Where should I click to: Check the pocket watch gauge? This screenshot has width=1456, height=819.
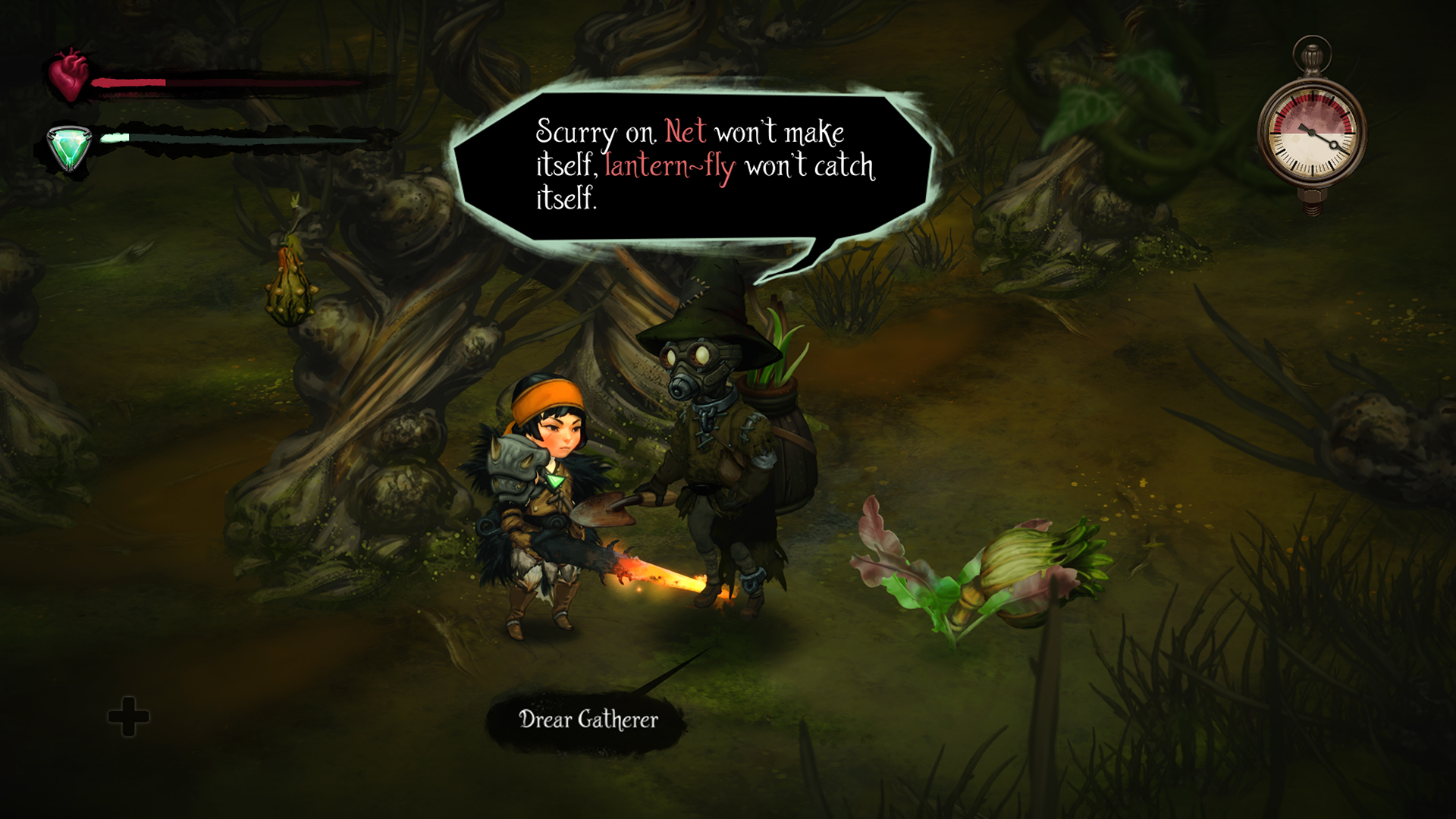click(1313, 133)
